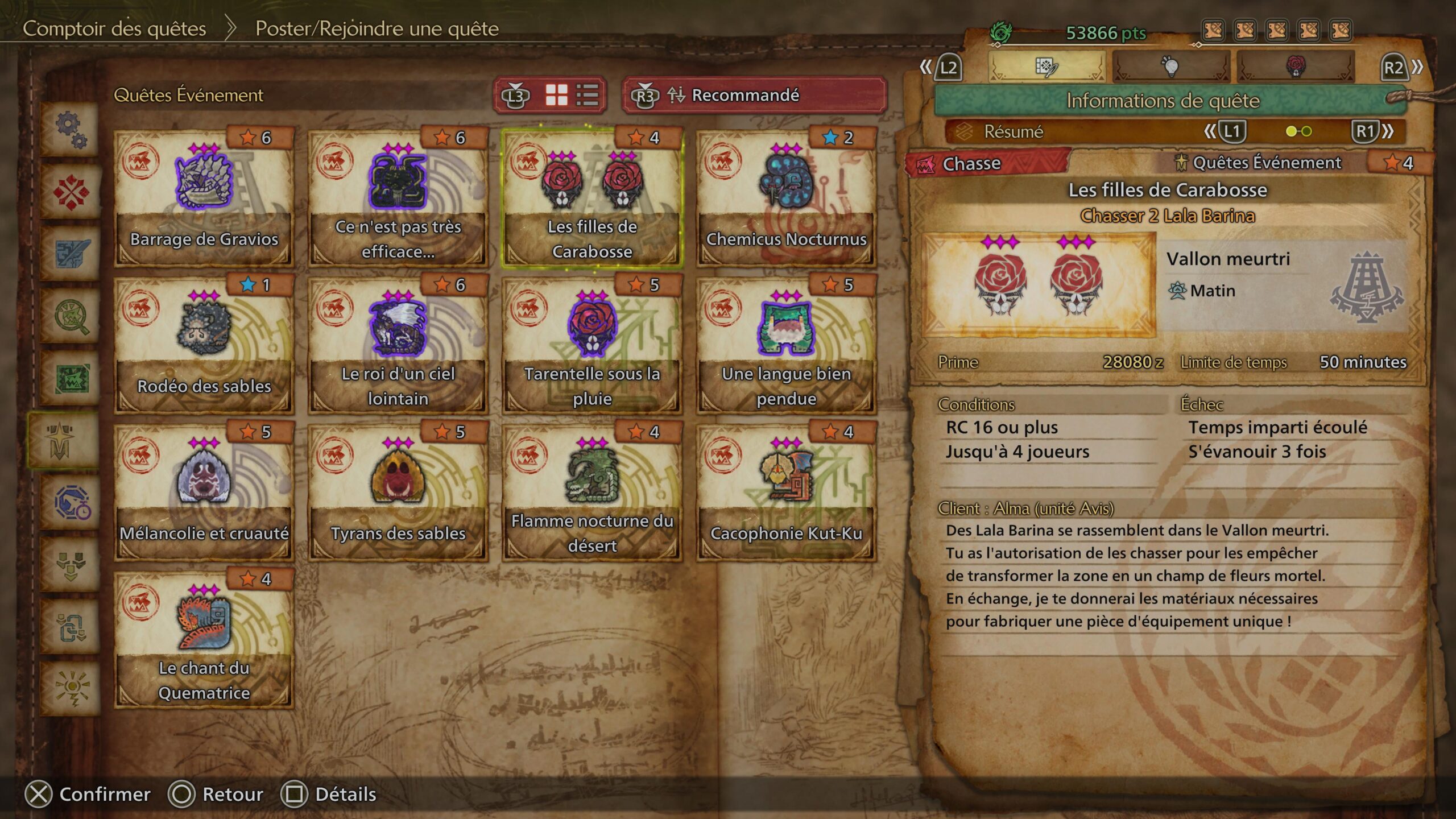Switch to list view layout
The height and width of the screenshot is (819, 1456).
click(587, 95)
